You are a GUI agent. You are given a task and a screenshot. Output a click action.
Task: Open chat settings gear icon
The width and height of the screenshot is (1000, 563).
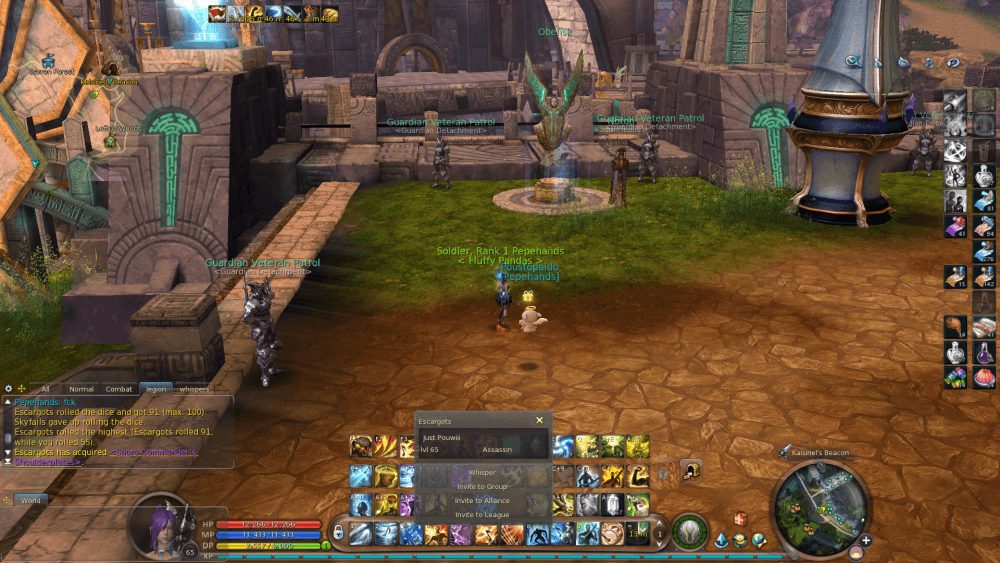pos(8,388)
